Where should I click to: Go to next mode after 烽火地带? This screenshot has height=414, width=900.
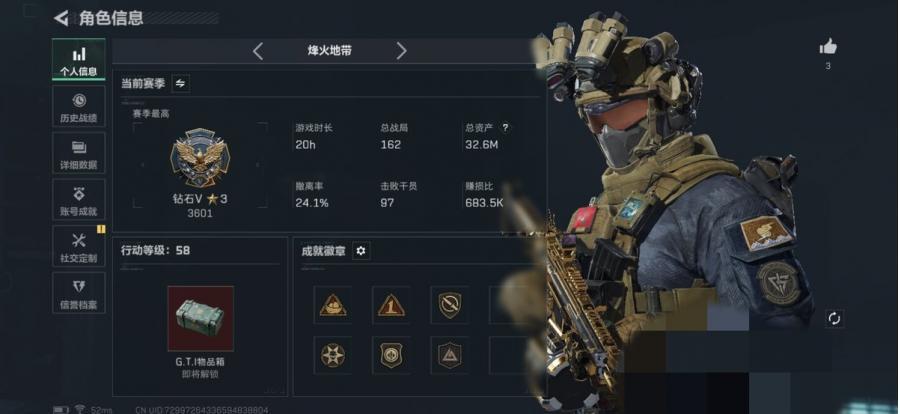coord(401,51)
